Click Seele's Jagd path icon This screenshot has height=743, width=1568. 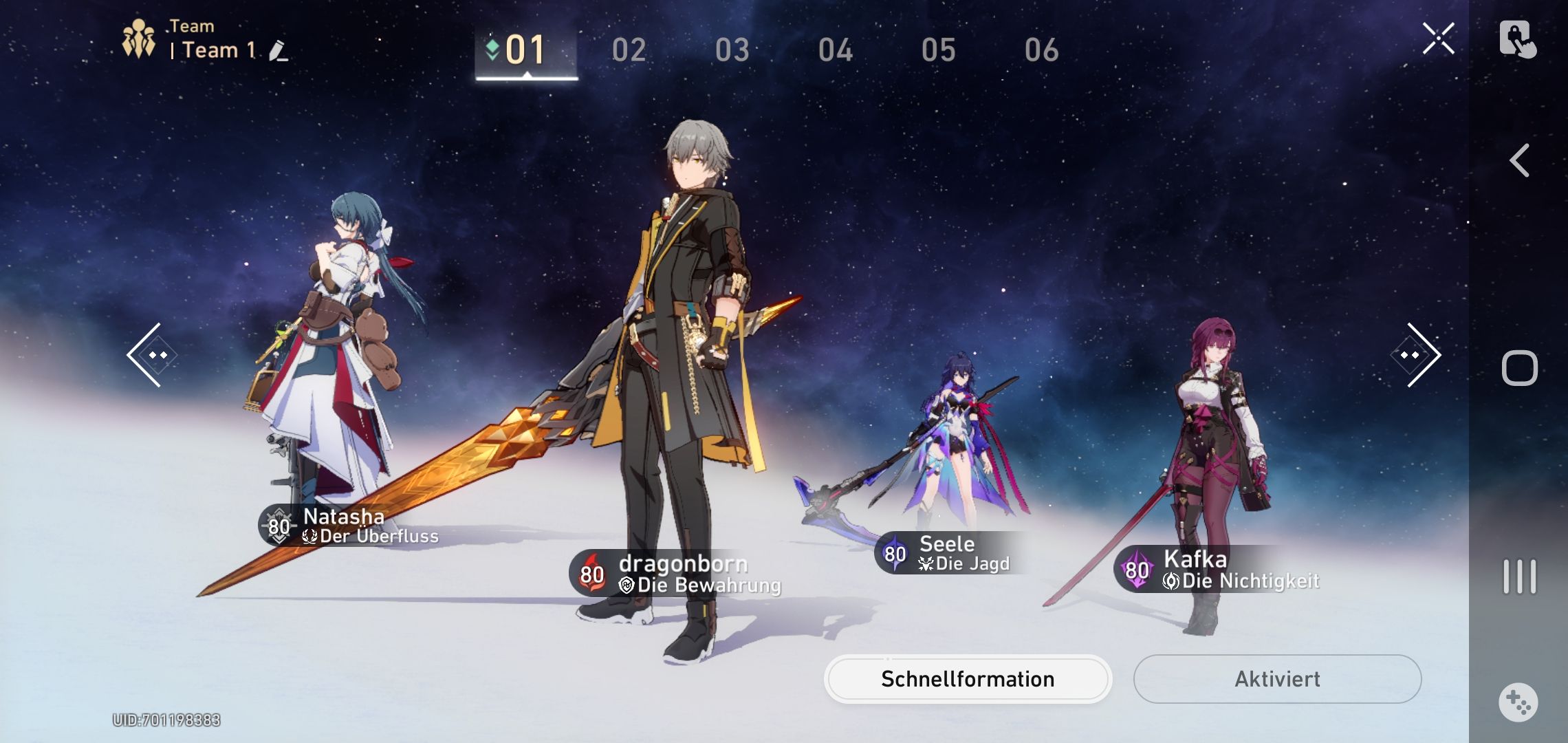click(x=928, y=563)
